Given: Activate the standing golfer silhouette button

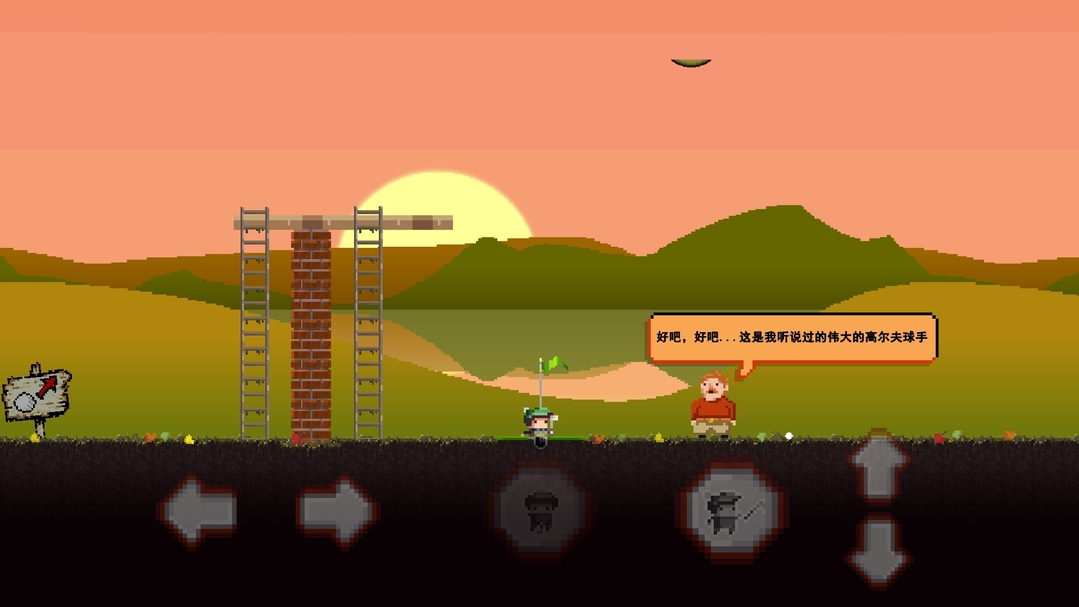Looking at the screenshot, I should click(x=539, y=511).
